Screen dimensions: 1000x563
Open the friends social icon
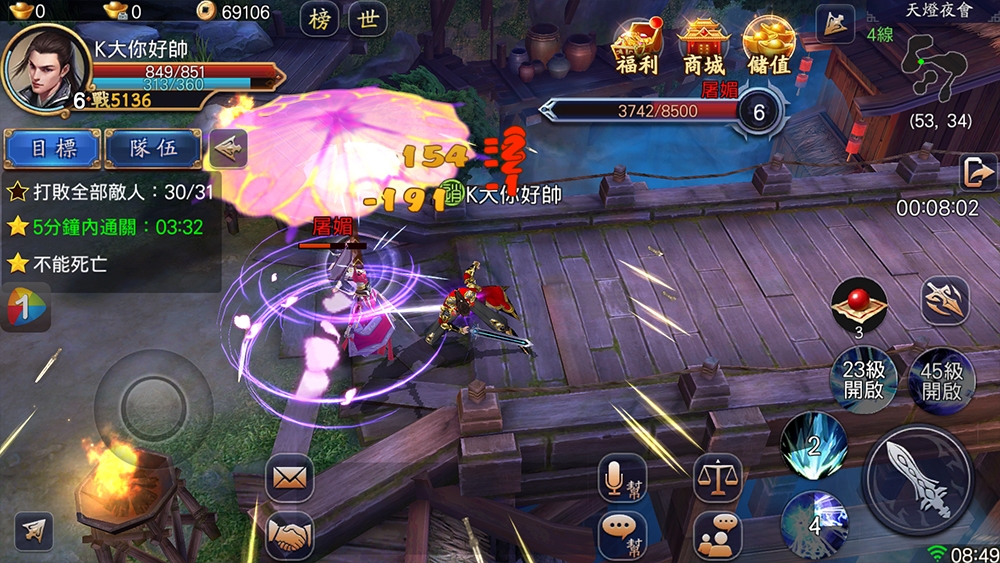[717, 535]
